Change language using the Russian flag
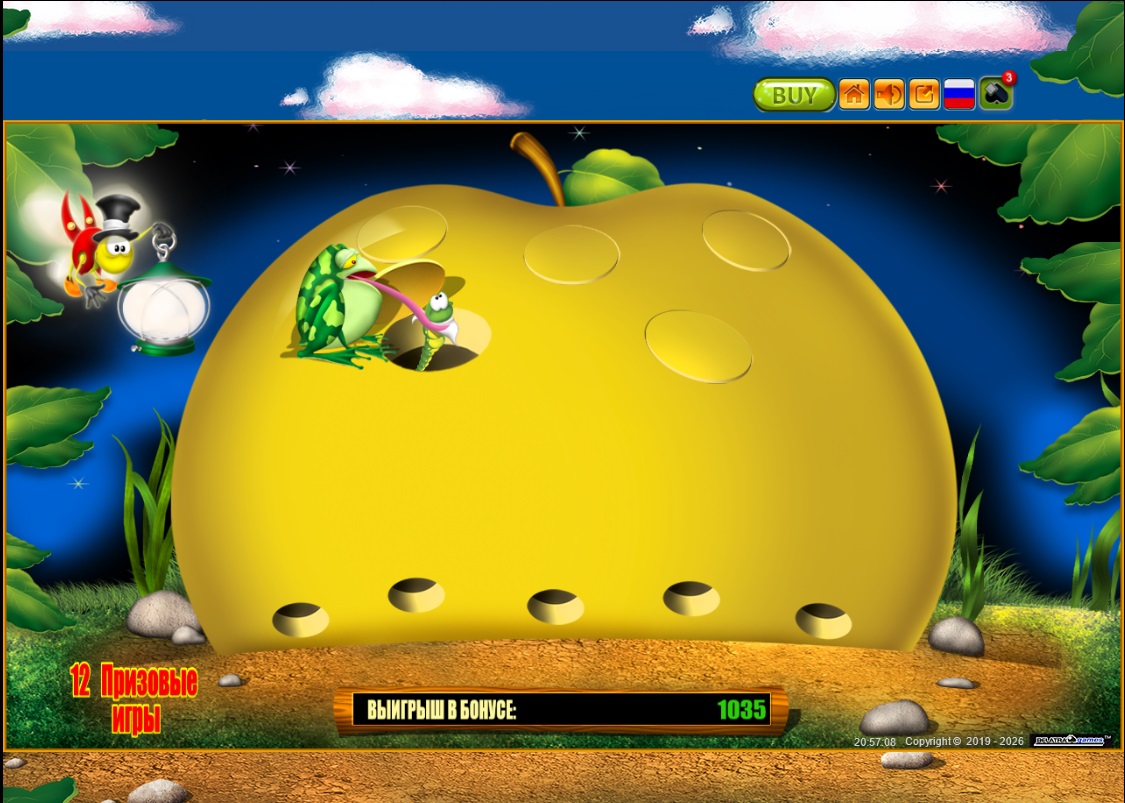 [x=960, y=95]
